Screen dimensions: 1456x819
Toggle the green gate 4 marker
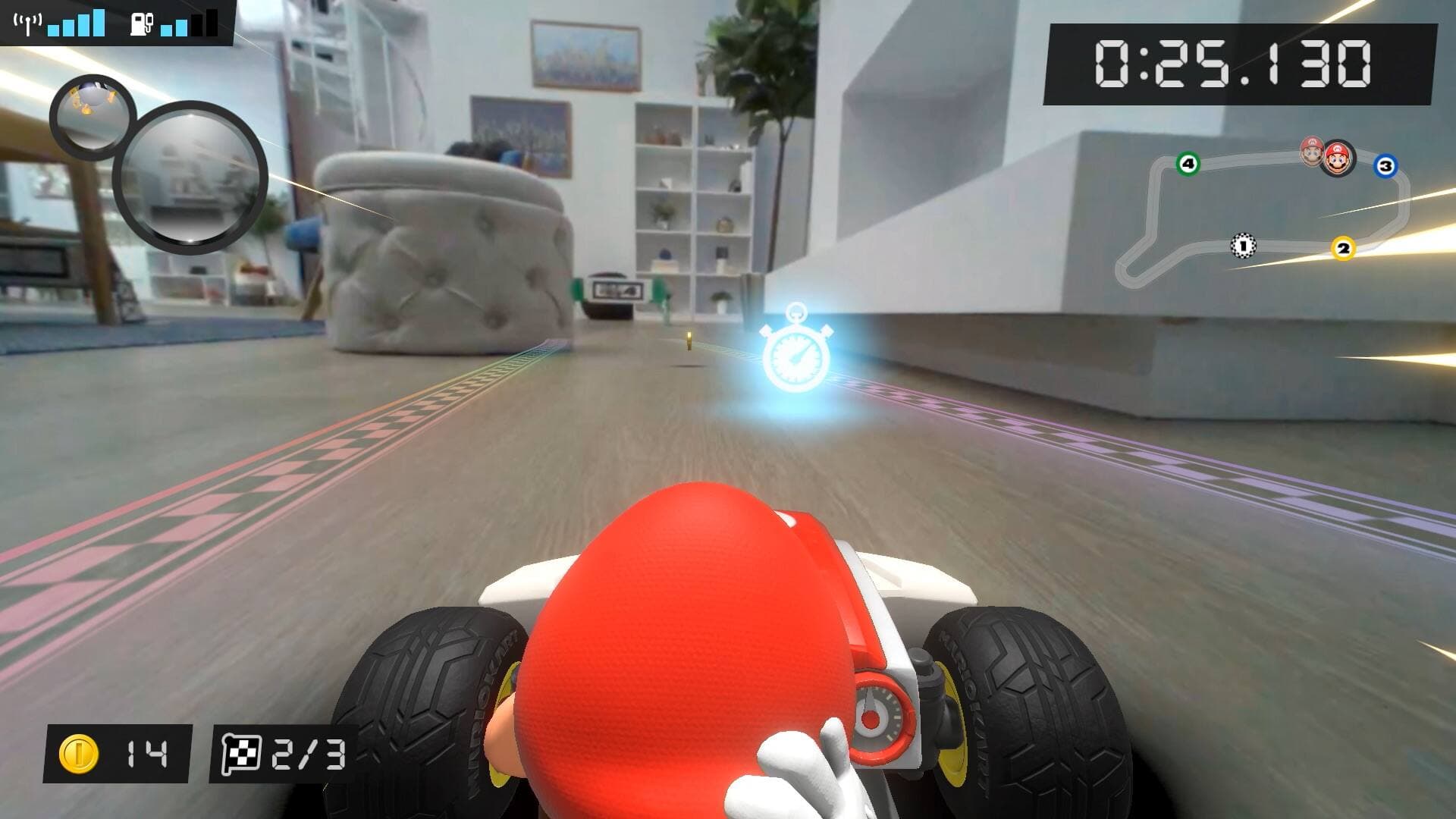pyautogui.click(x=1188, y=163)
